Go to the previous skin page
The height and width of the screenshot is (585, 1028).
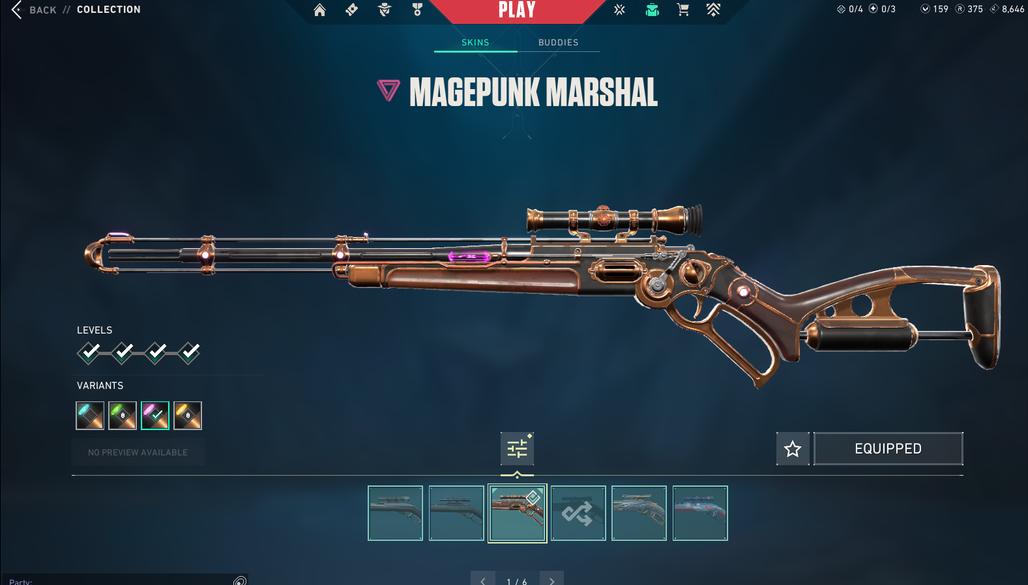point(483,580)
